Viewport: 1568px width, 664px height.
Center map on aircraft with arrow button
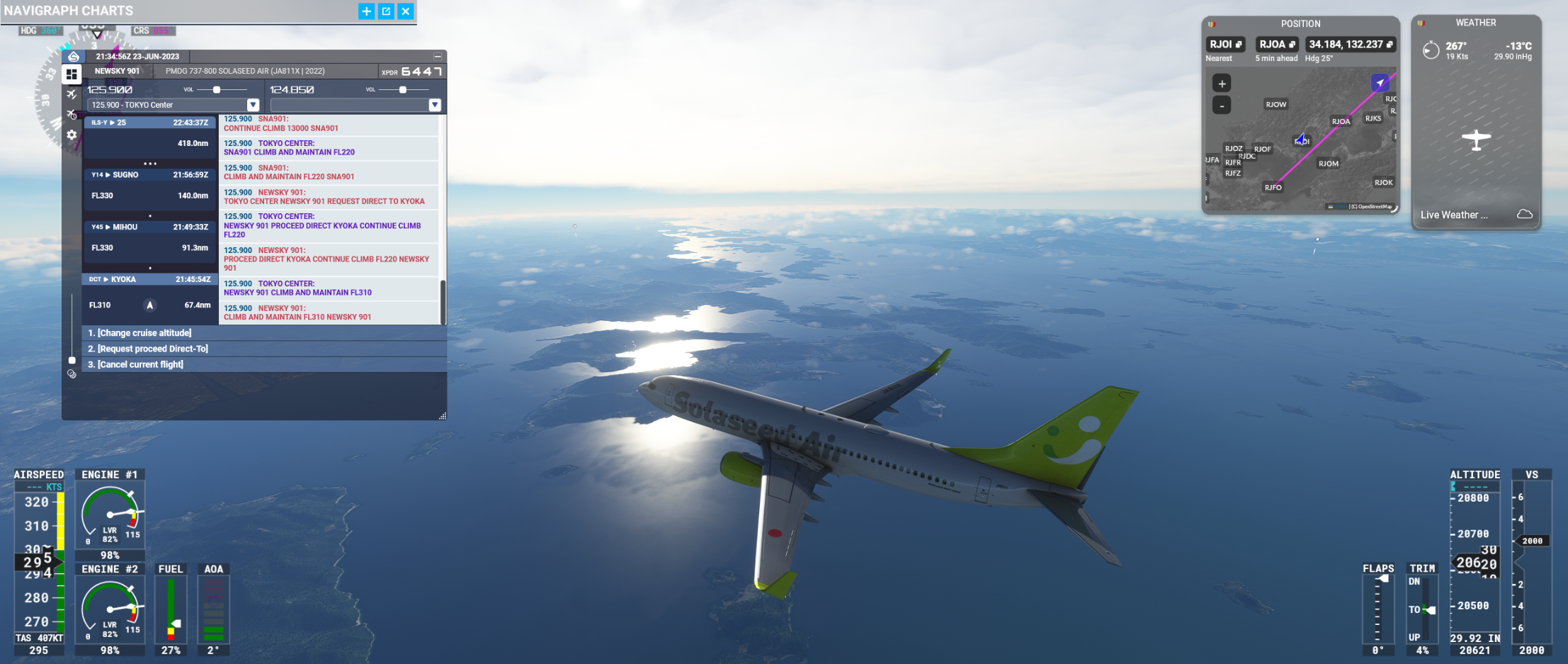pos(1380,83)
